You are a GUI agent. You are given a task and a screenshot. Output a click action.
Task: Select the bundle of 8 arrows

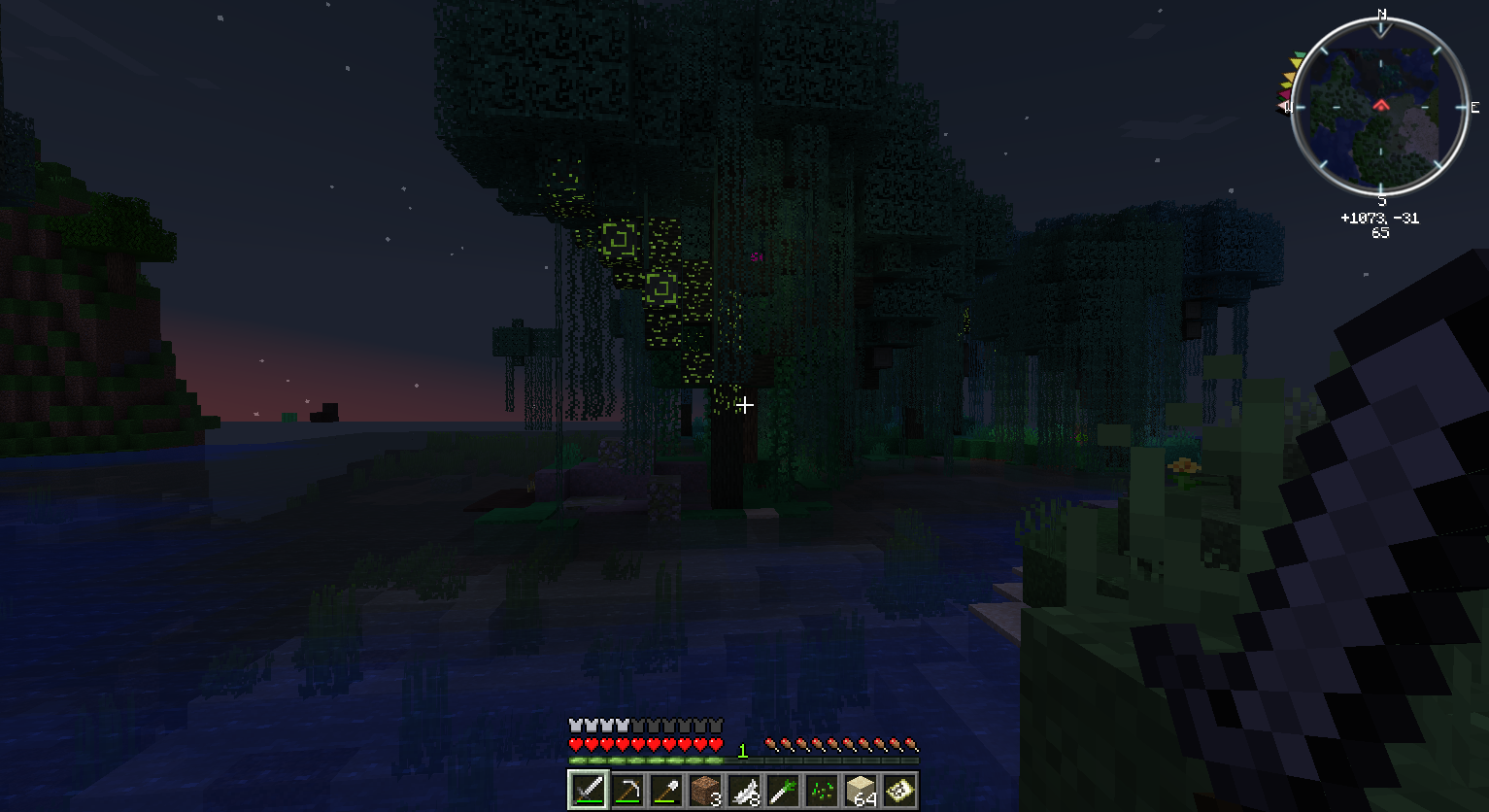pos(743,791)
